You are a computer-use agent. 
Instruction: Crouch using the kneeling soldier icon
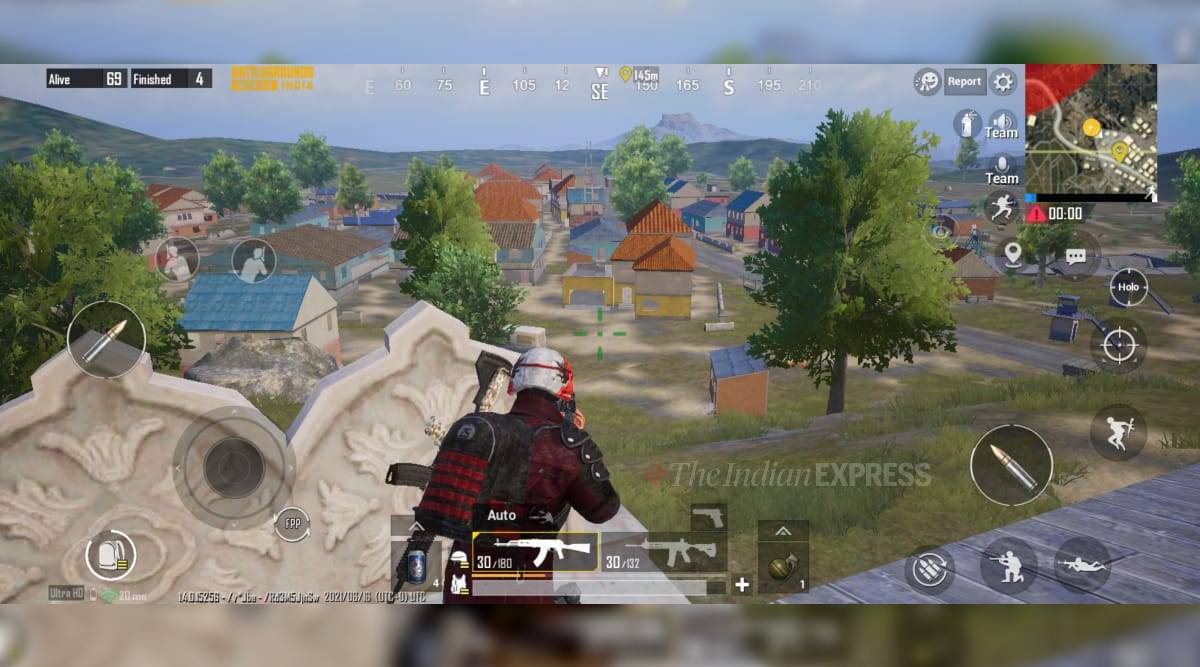[x=1008, y=566]
